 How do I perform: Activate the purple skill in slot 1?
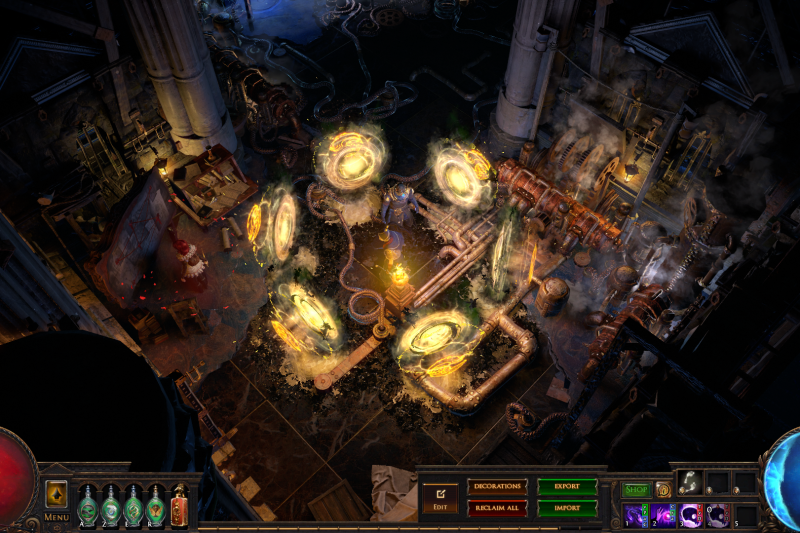(635, 515)
